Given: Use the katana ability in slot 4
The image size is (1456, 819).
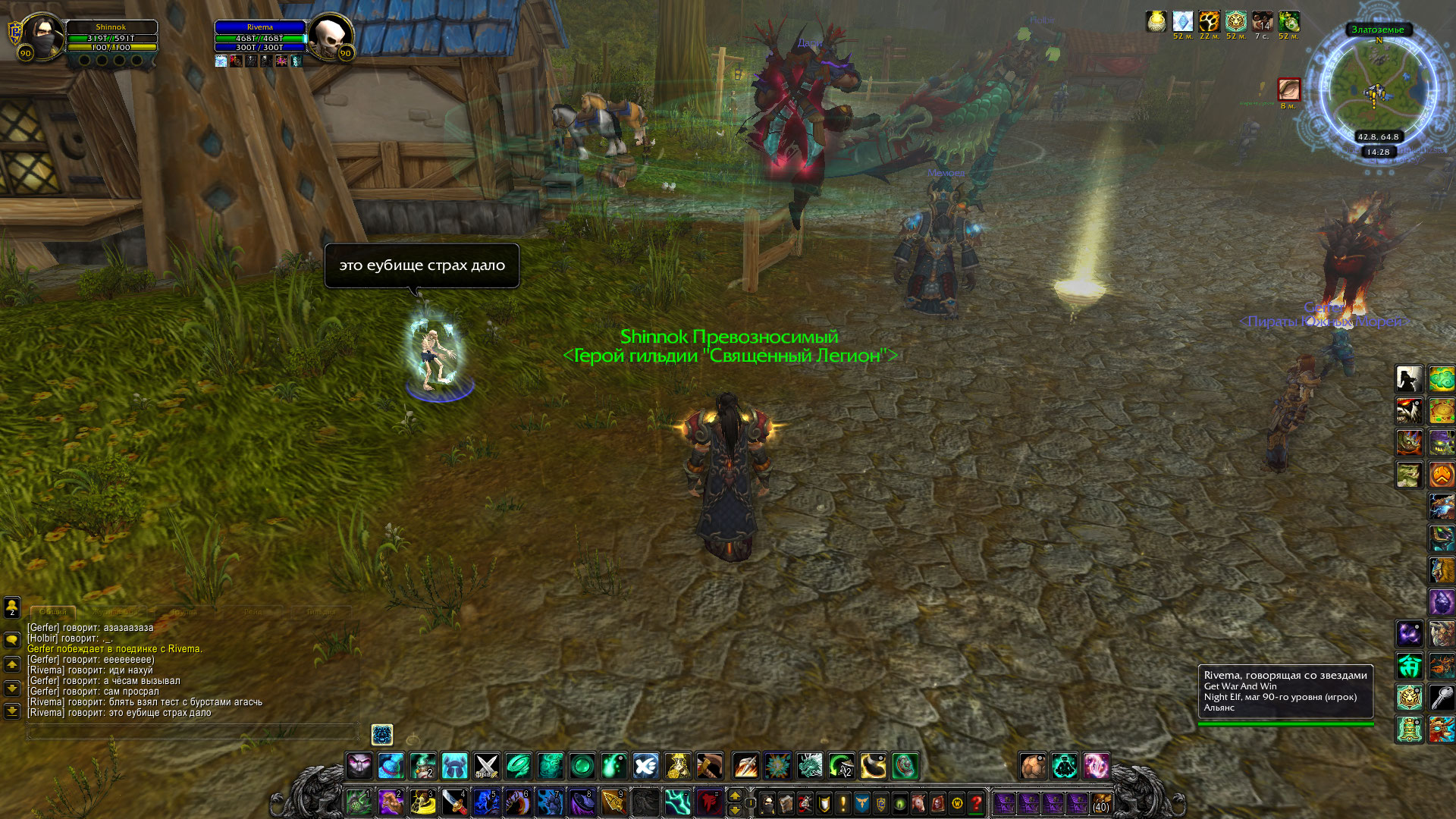Looking at the screenshot, I should [454, 802].
